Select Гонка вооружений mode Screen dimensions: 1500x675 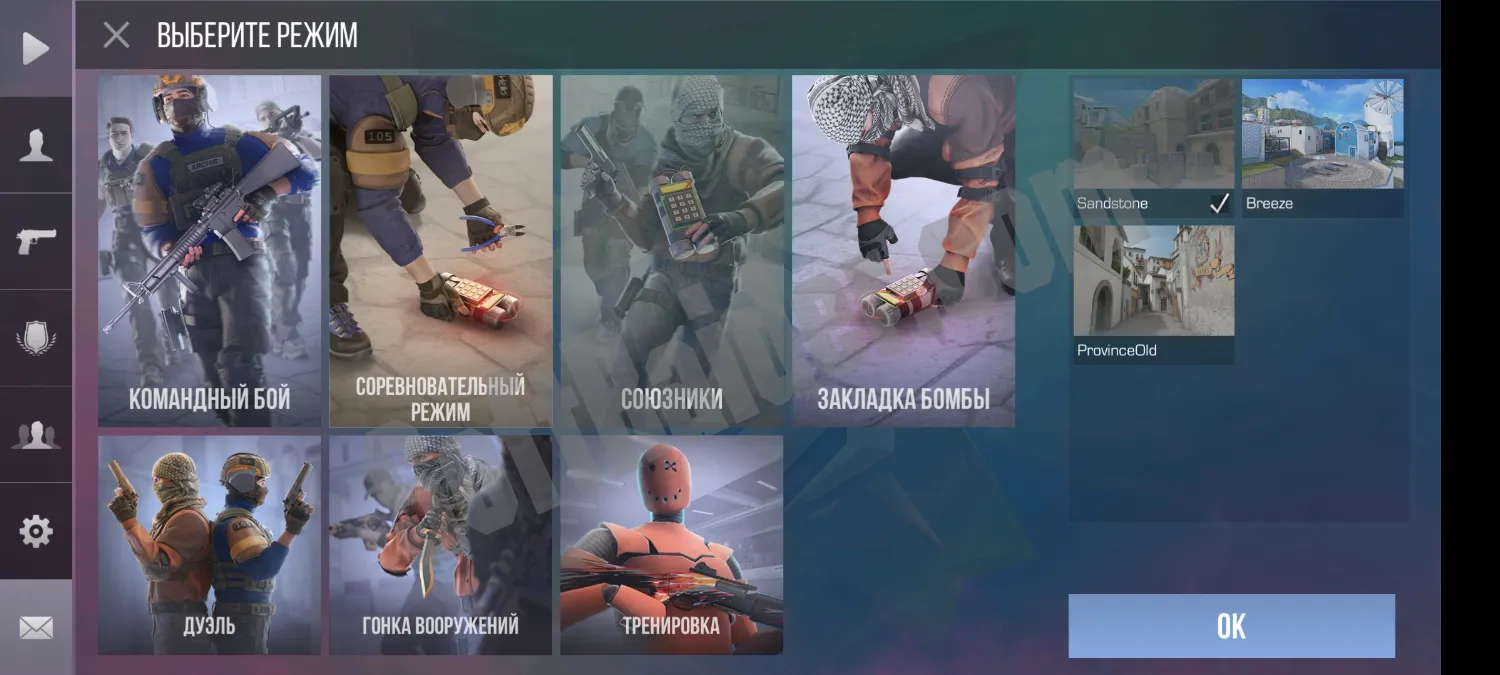point(440,545)
